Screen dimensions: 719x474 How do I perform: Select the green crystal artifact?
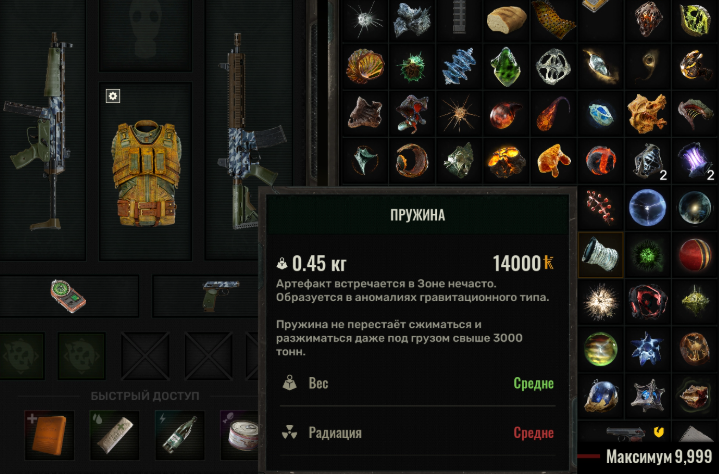tap(506, 66)
